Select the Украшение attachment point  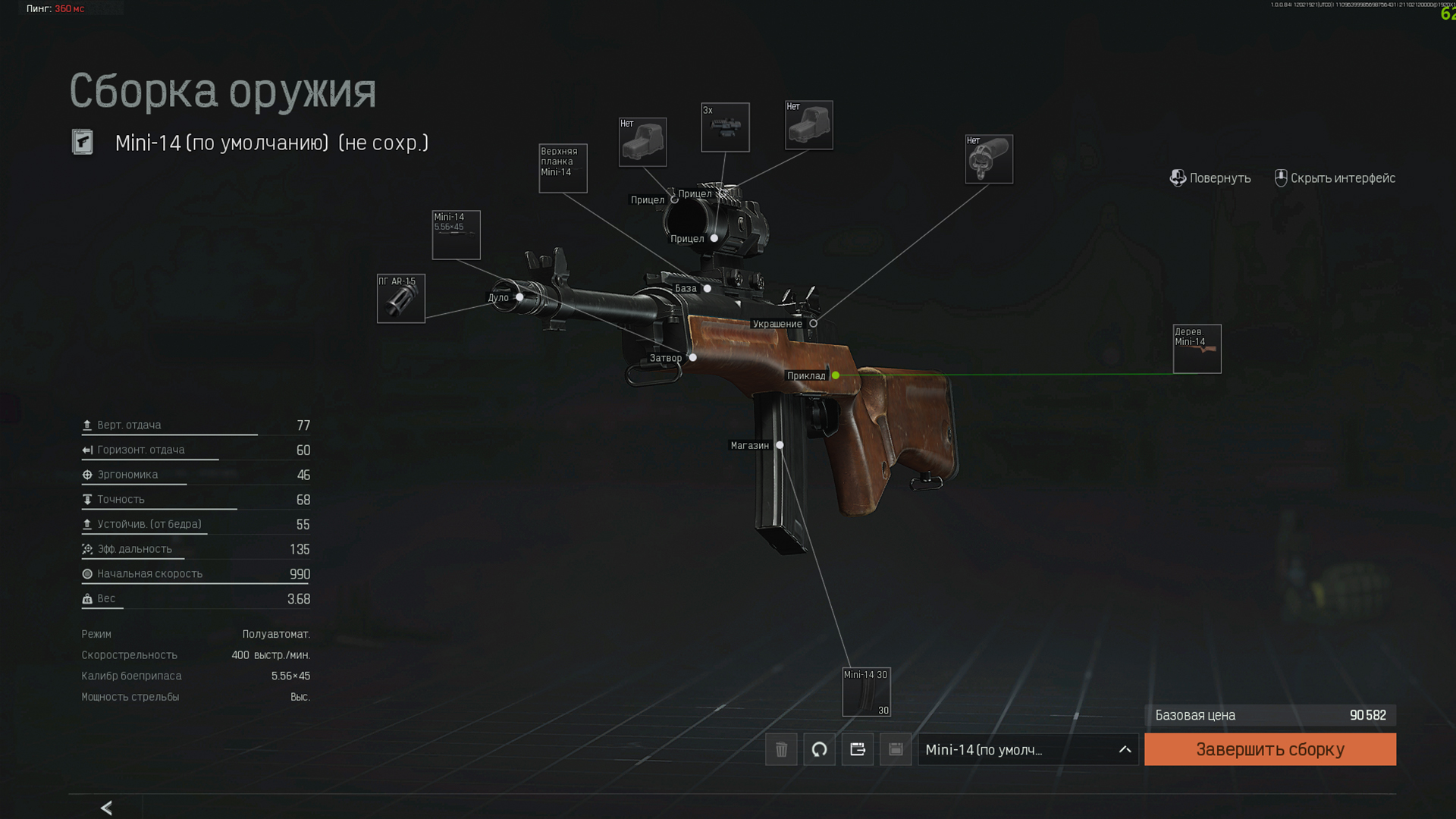(814, 324)
